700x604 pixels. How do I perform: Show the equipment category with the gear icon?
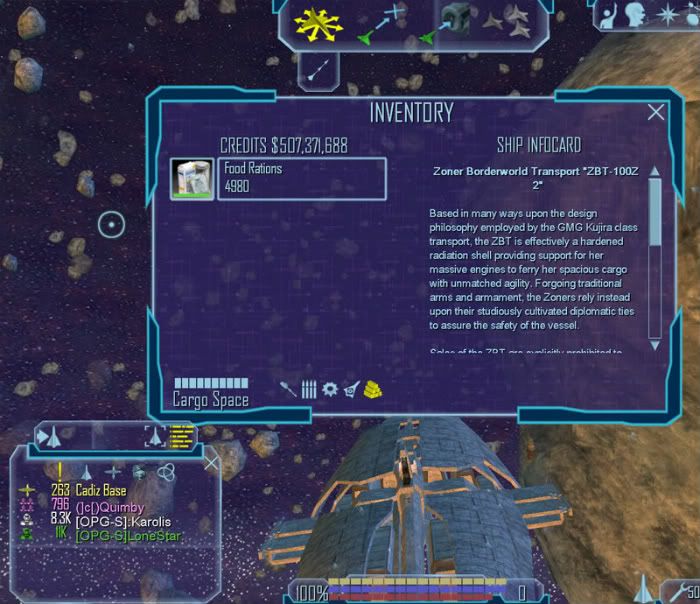coord(330,388)
